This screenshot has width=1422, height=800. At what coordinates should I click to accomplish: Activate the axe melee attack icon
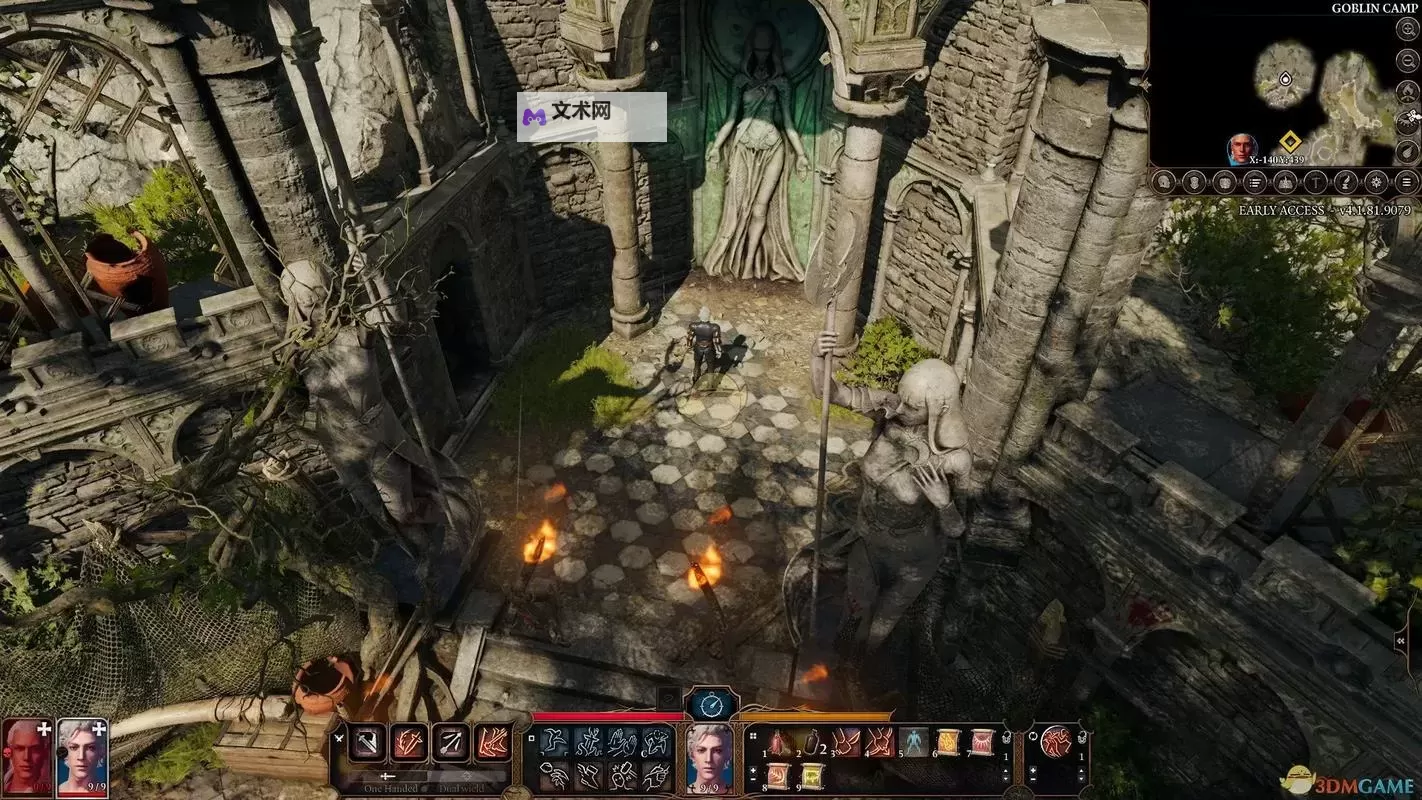tap(367, 742)
